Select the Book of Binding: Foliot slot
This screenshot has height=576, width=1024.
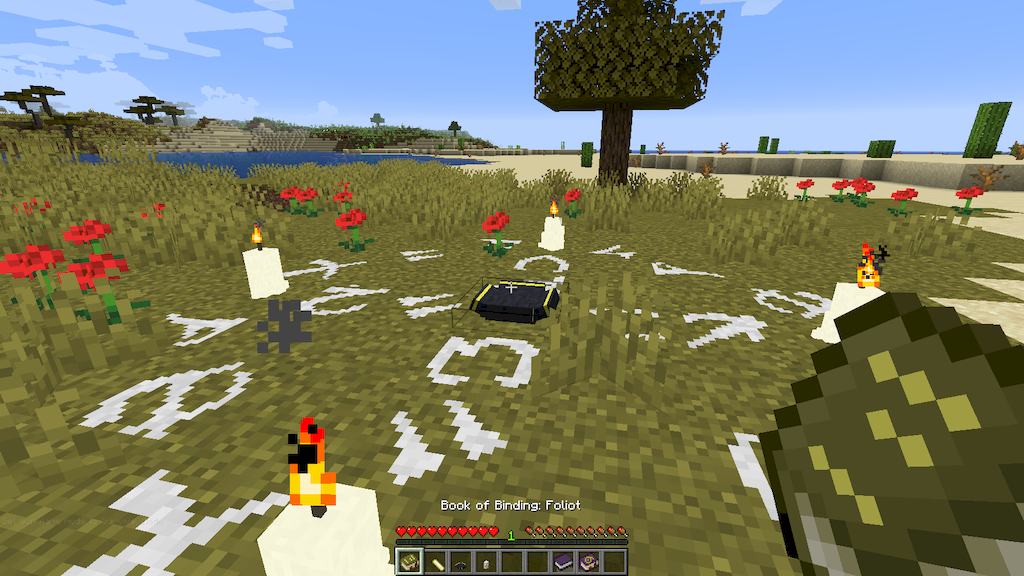[408, 562]
